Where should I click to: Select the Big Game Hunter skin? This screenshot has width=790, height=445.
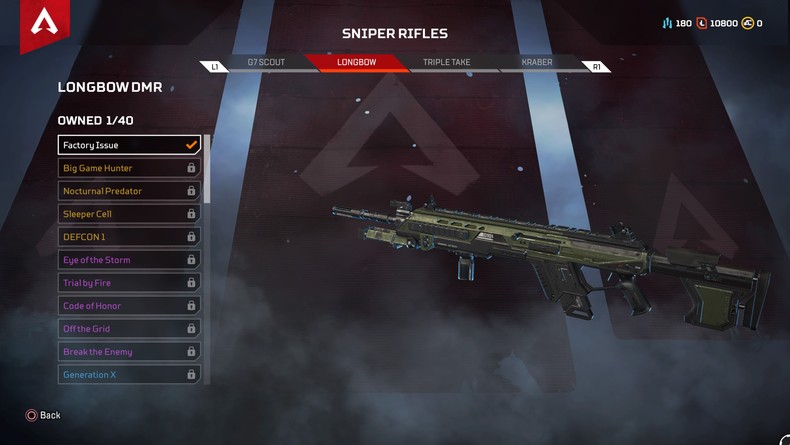[x=129, y=168]
